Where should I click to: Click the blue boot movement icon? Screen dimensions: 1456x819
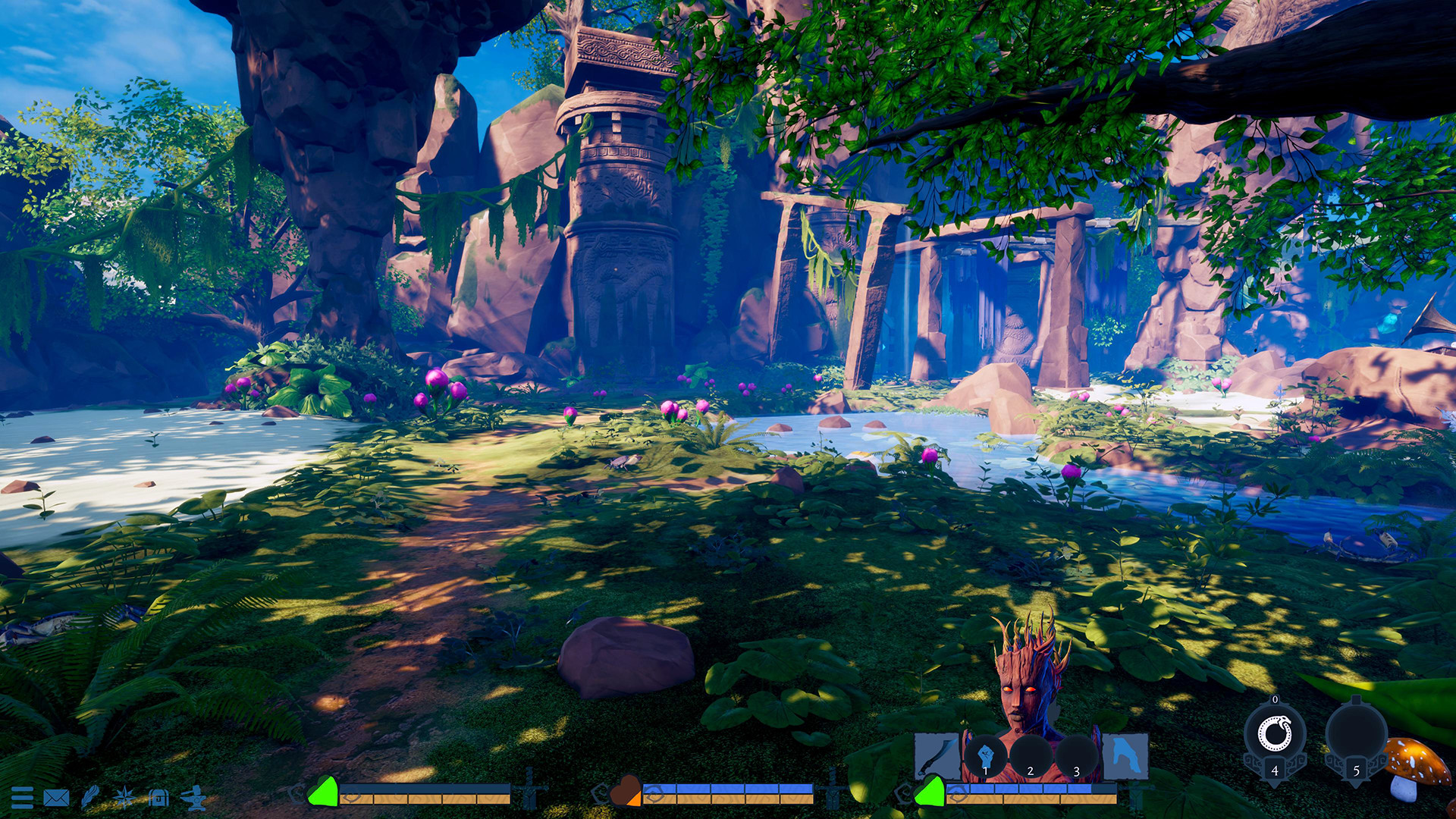click(x=1128, y=757)
